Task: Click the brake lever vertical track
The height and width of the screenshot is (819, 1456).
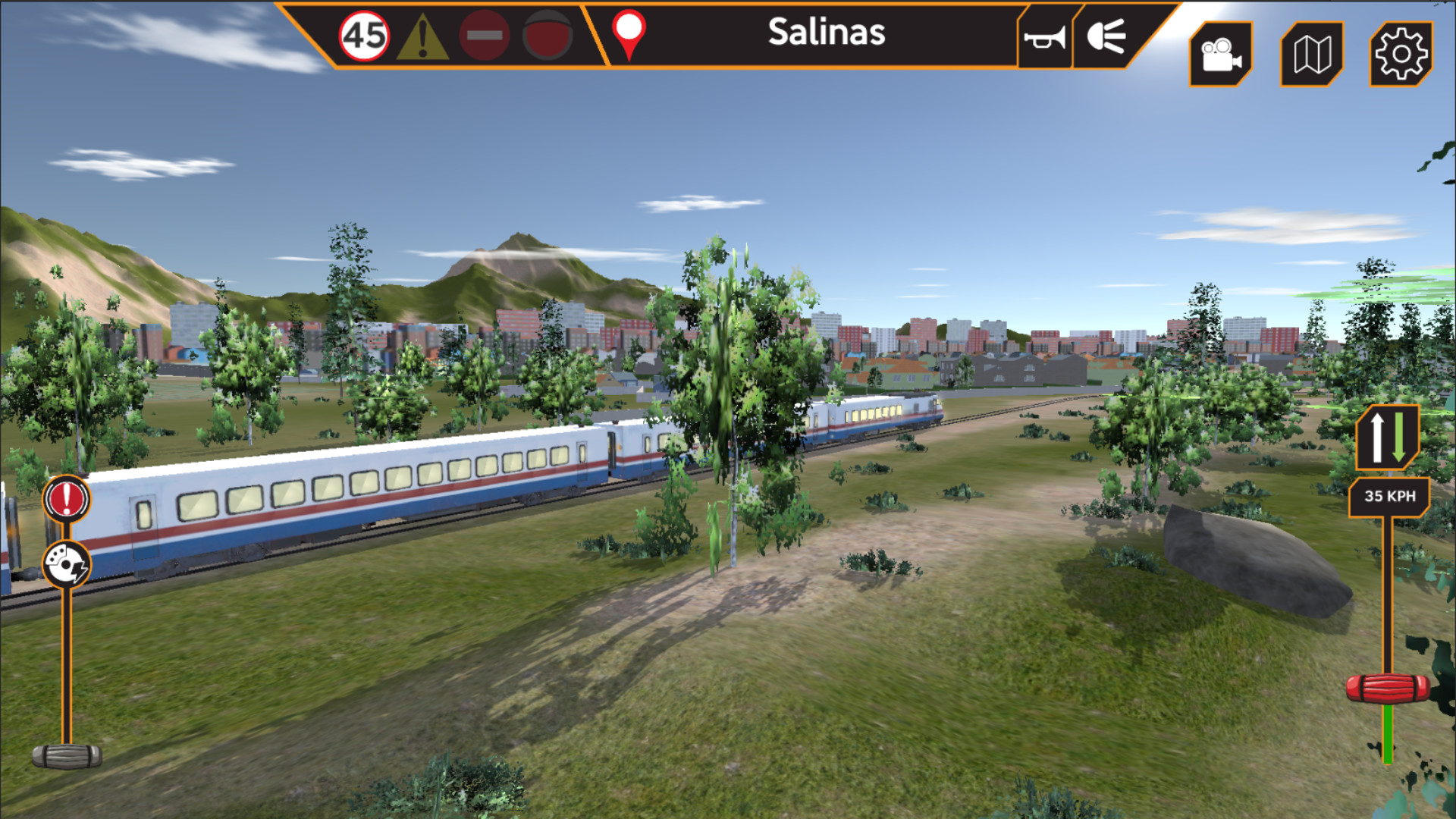Action: [x=65, y=660]
